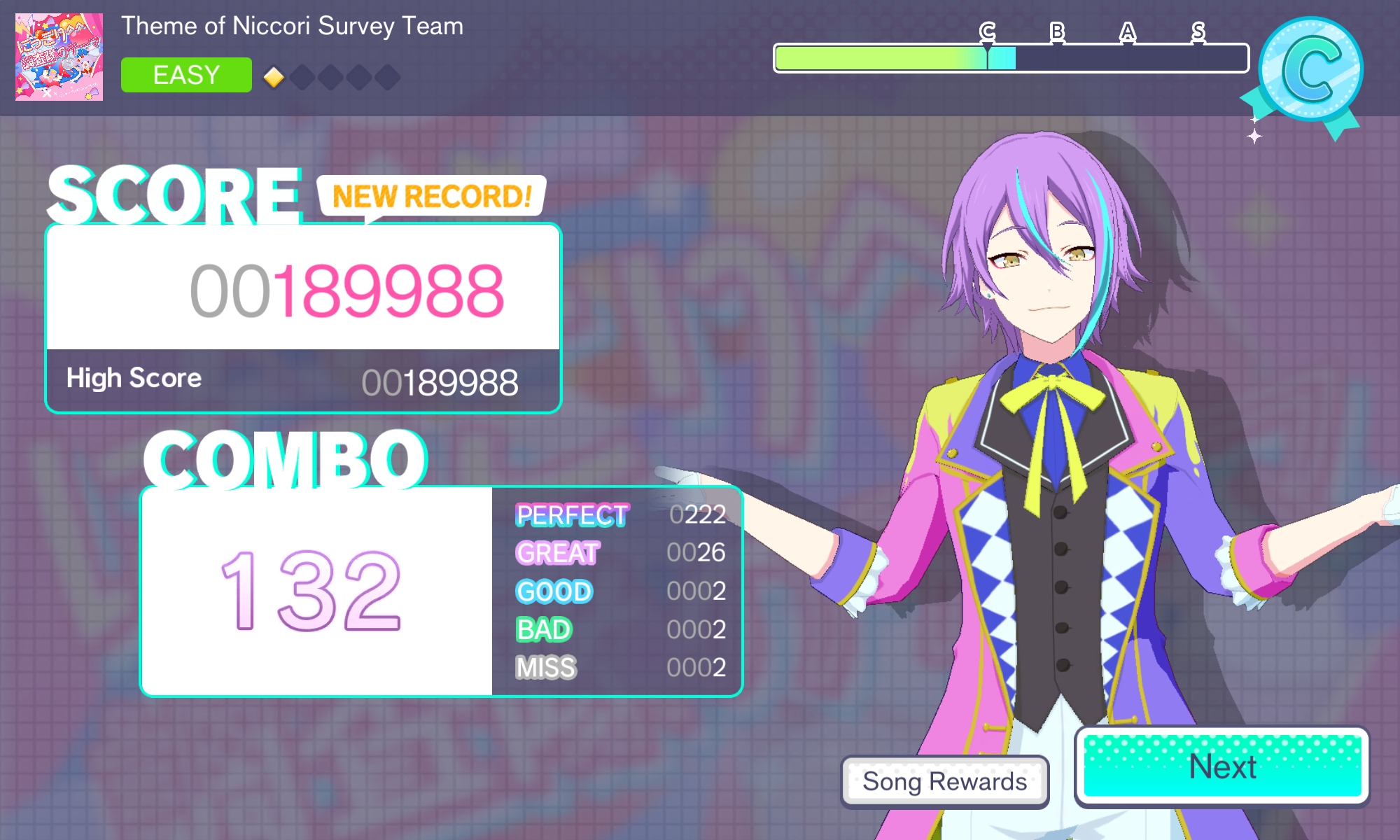Click the B marker above the score gauge

[1057, 31]
